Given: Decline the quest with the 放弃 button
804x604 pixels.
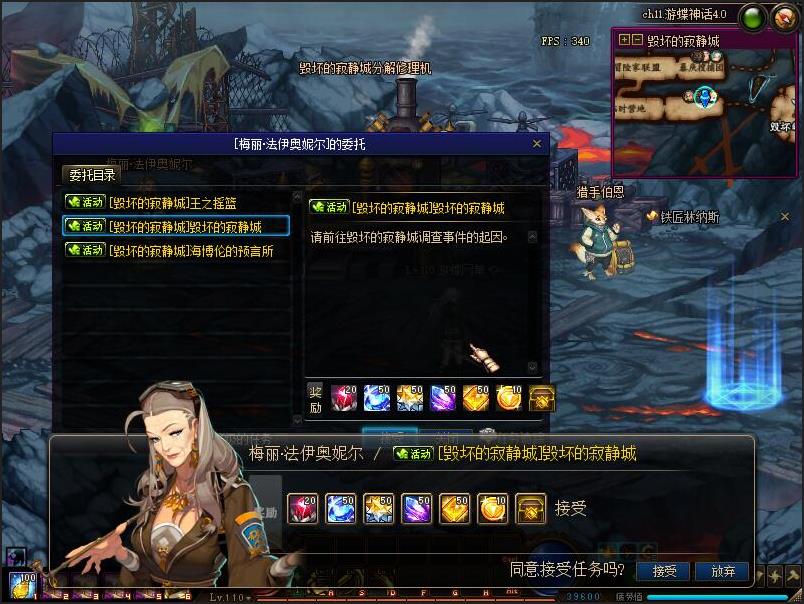Looking at the screenshot, I should 723,571.
